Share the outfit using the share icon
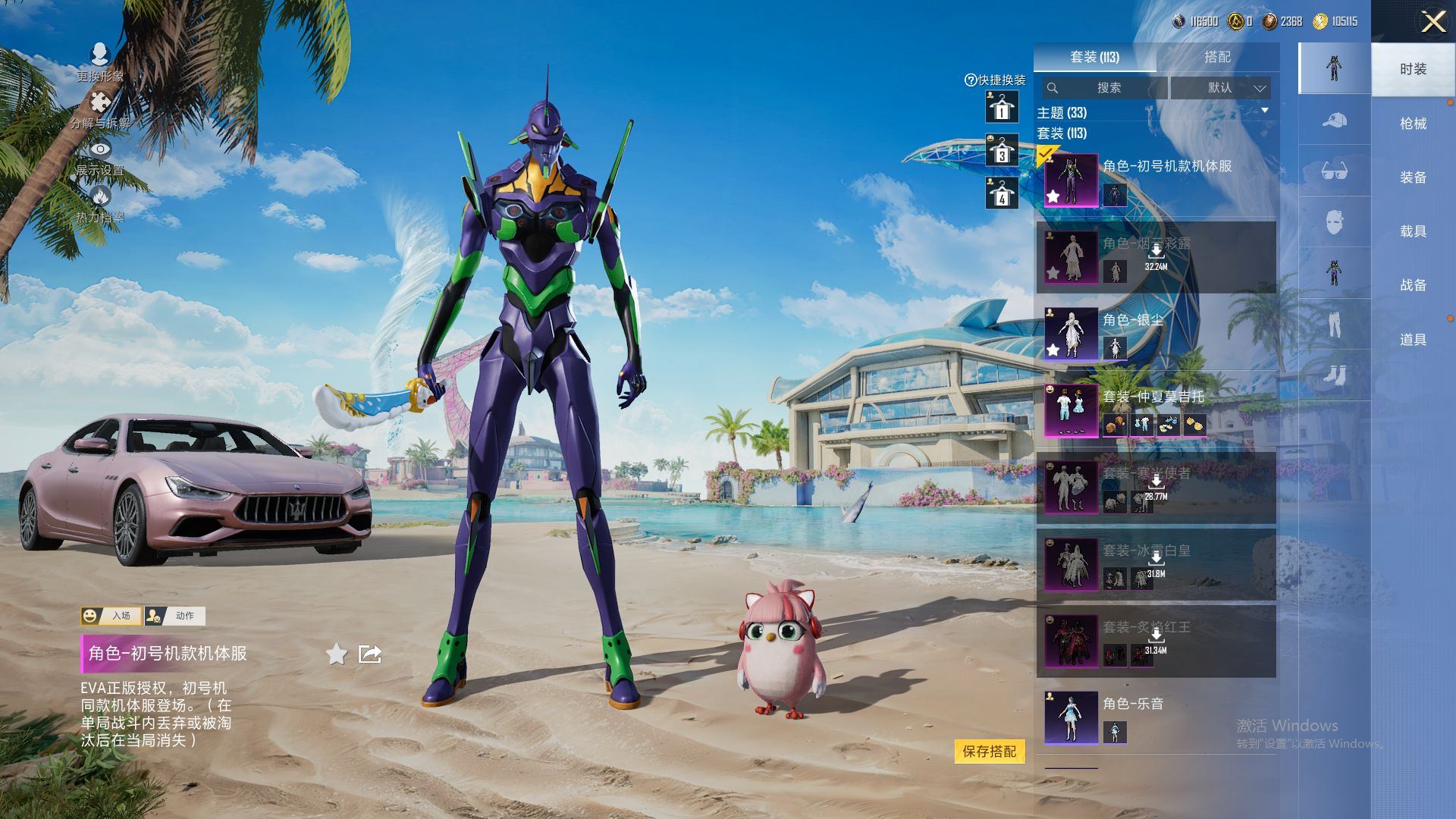This screenshot has width=1456, height=819. tap(370, 654)
